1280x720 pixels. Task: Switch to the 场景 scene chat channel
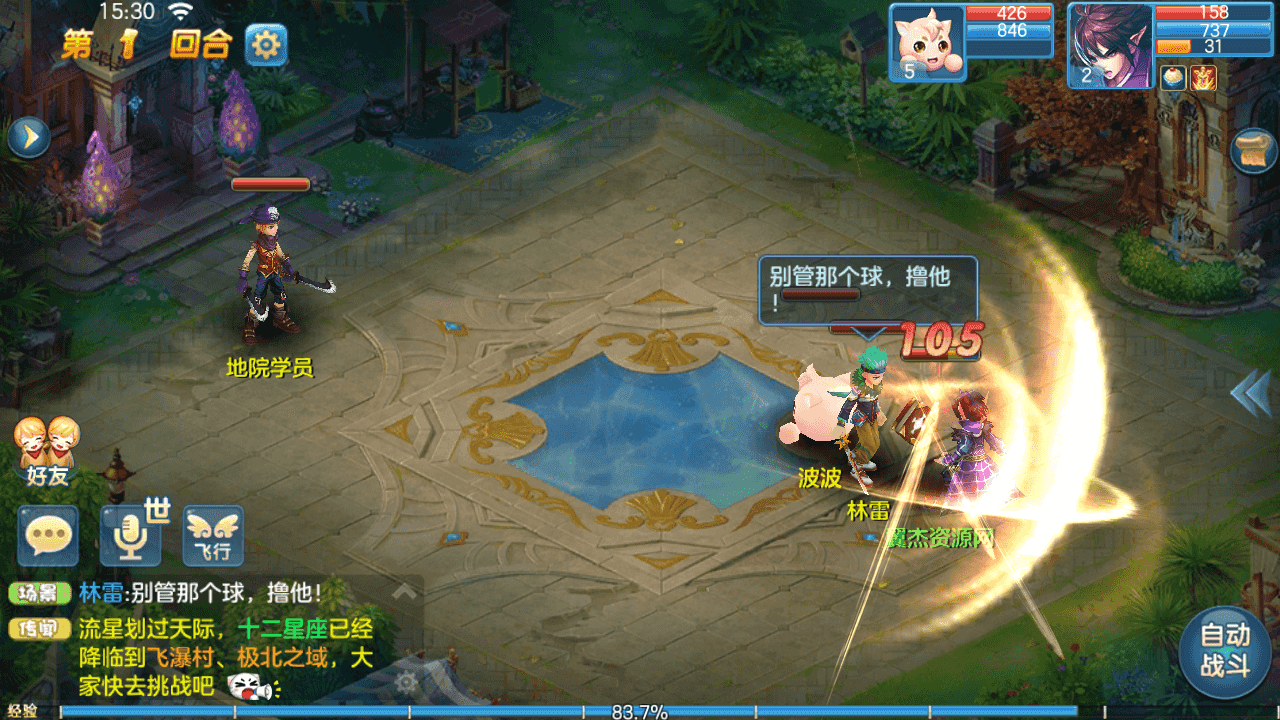pyautogui.click(x=40, y=593)
